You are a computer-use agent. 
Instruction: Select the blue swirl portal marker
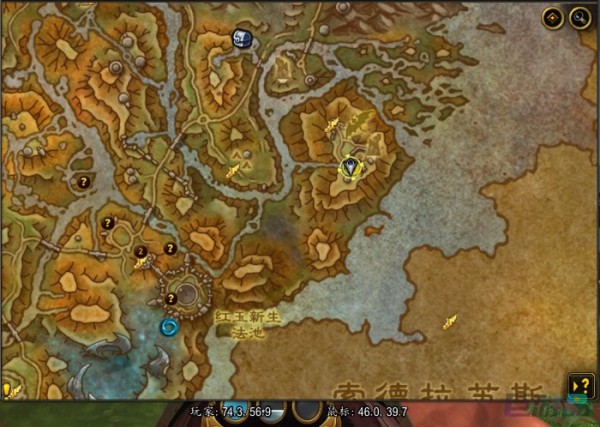click(169, 326)
